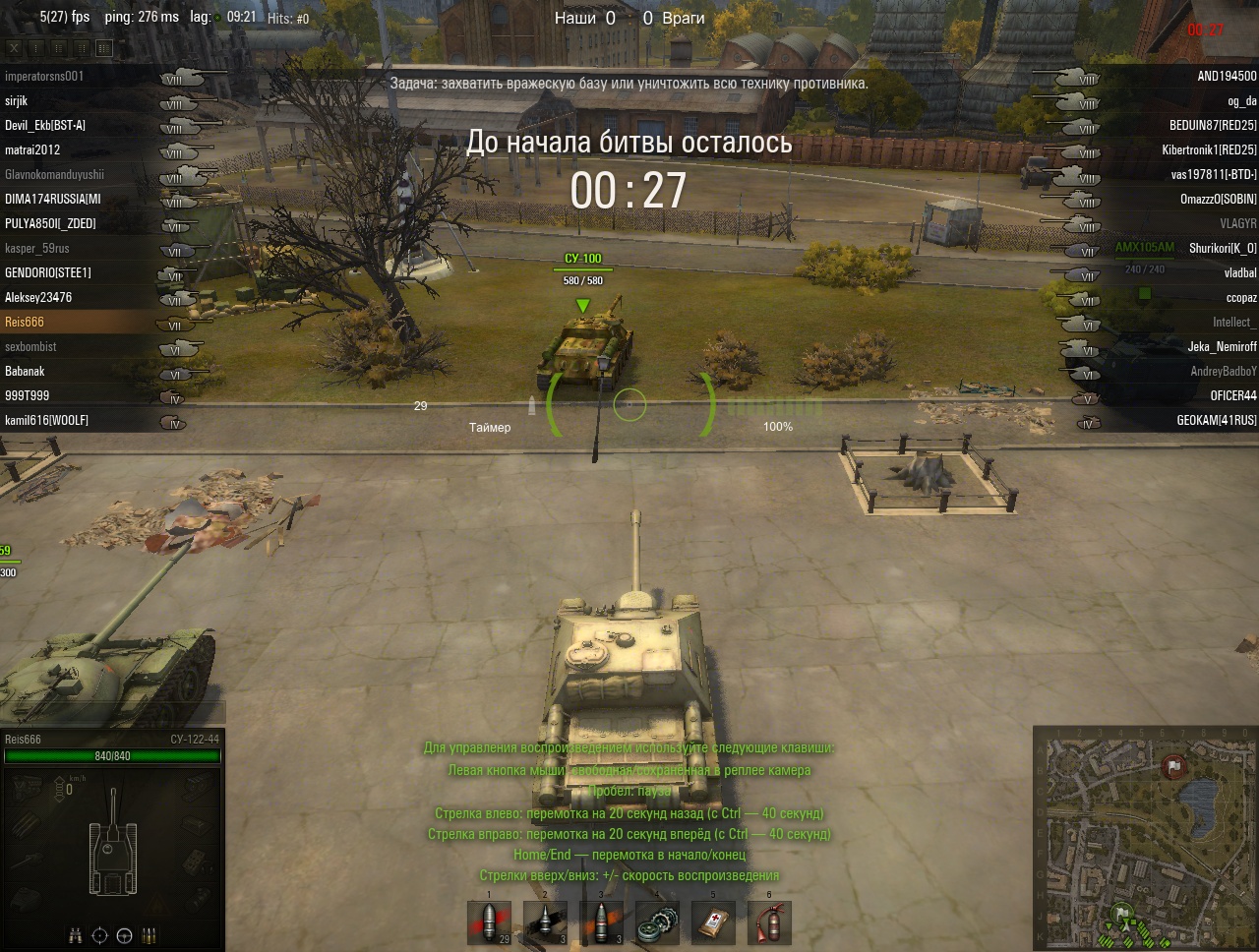Activate the fire extinguisher consumable

point(769,922)
